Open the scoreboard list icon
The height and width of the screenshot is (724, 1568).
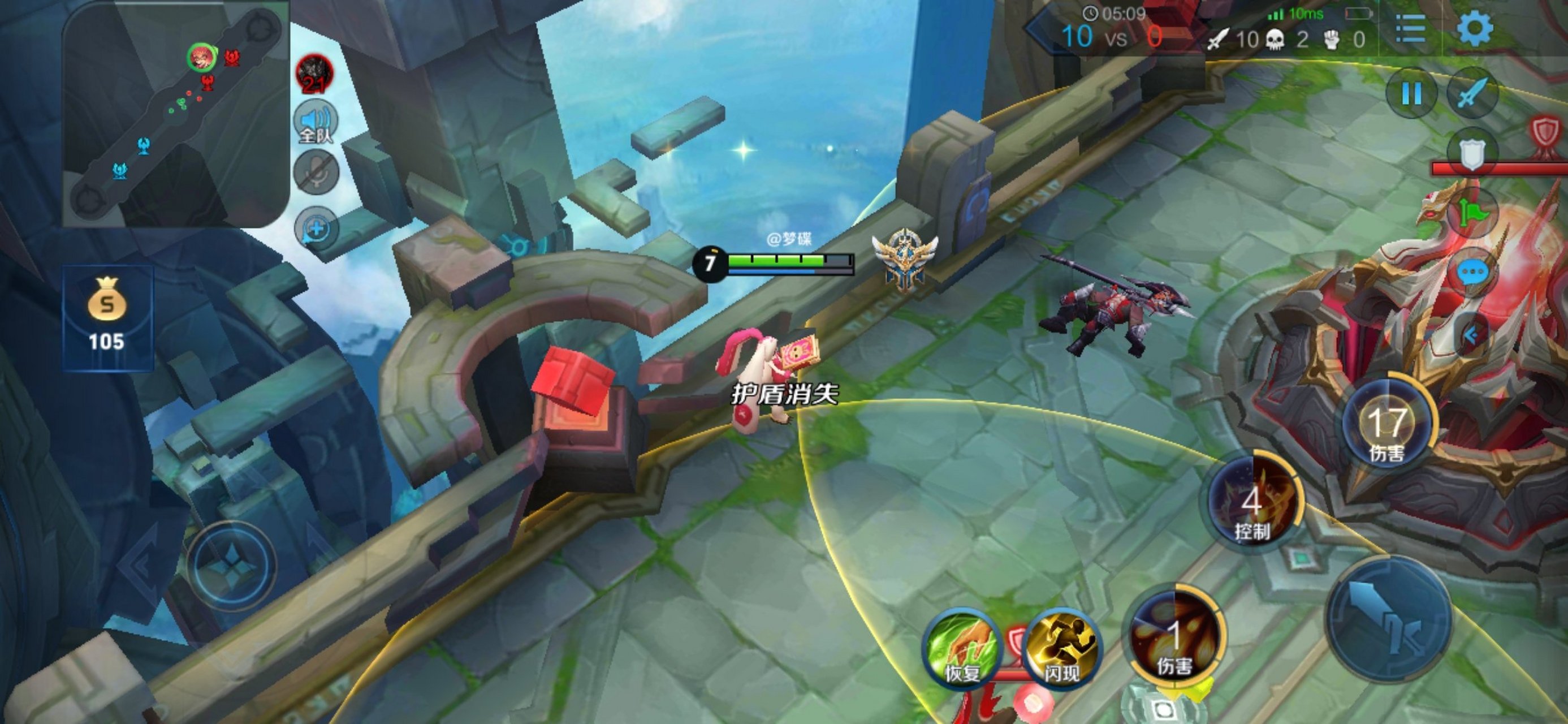pyautogui.click(x=1410, y=29)
